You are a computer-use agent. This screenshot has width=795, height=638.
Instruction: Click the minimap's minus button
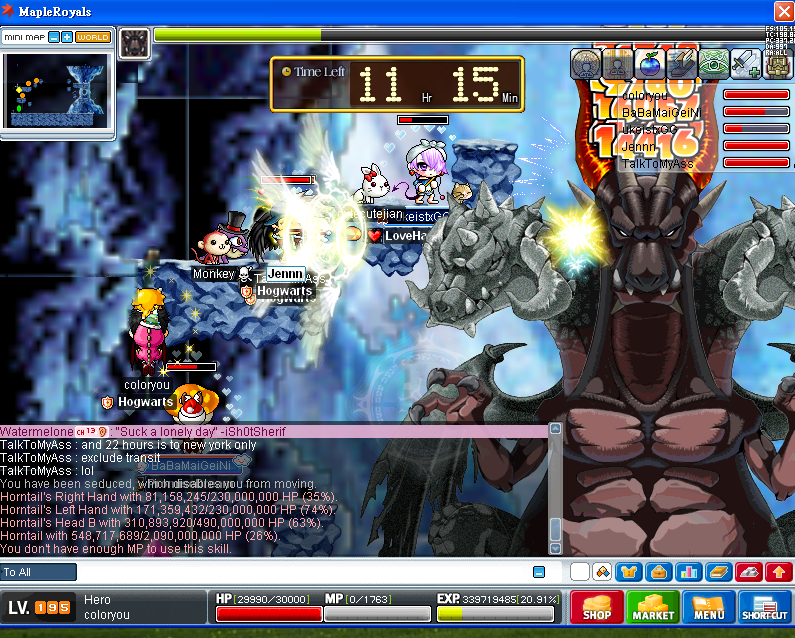click(54, 37)
